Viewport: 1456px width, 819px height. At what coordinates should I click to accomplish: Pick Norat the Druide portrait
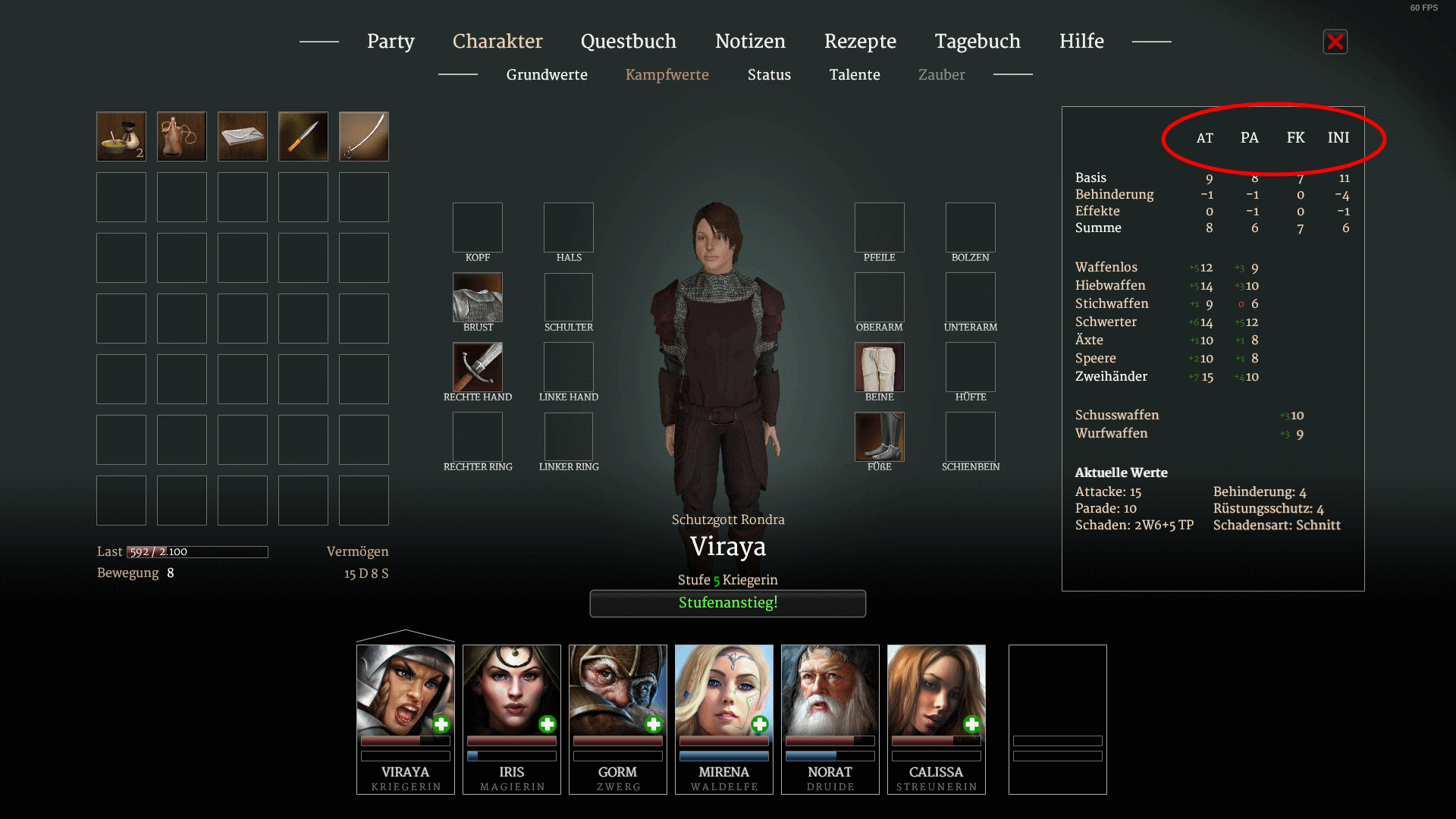coord(830,690)
